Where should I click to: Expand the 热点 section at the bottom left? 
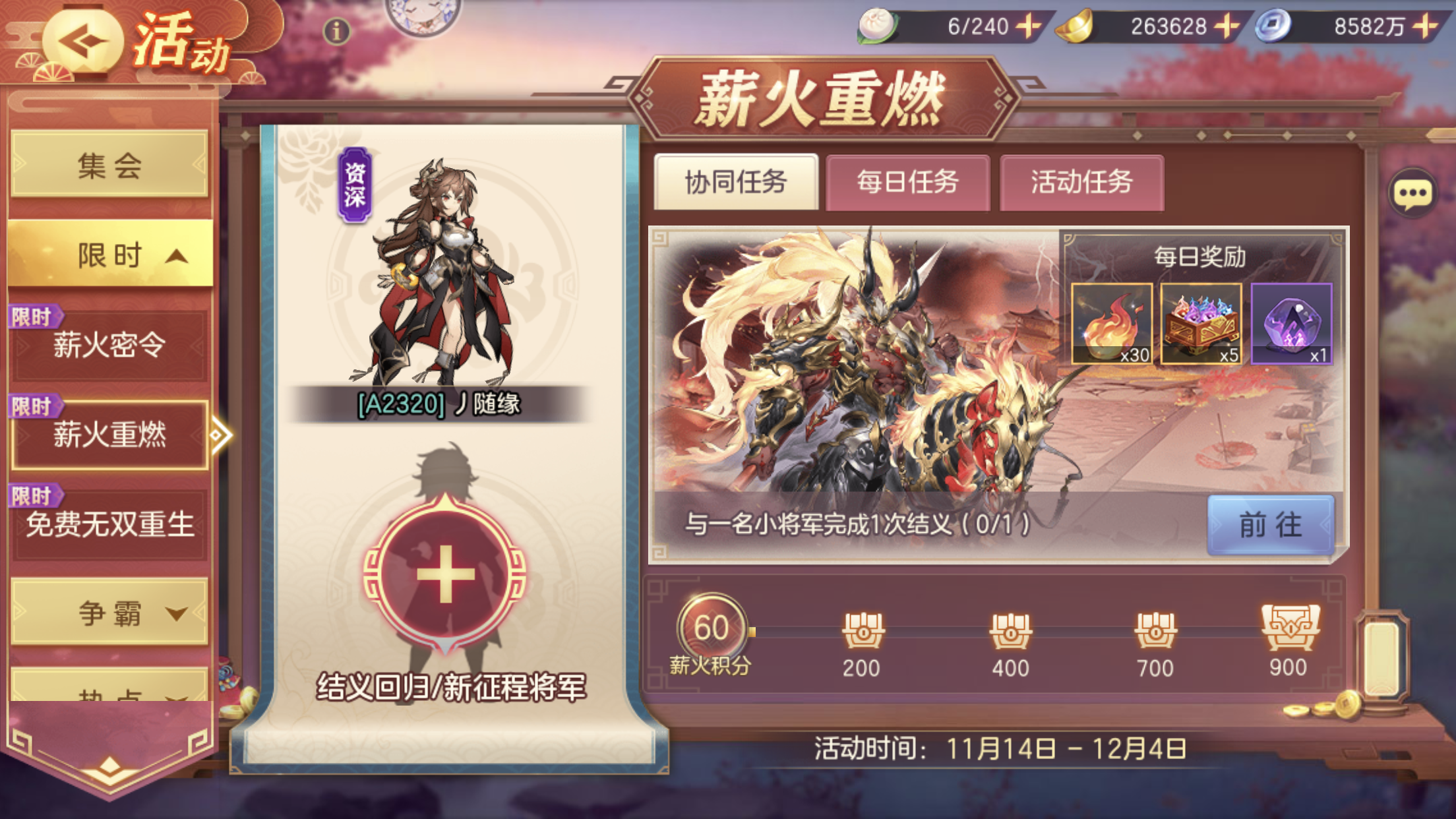(x=109, y=692)
